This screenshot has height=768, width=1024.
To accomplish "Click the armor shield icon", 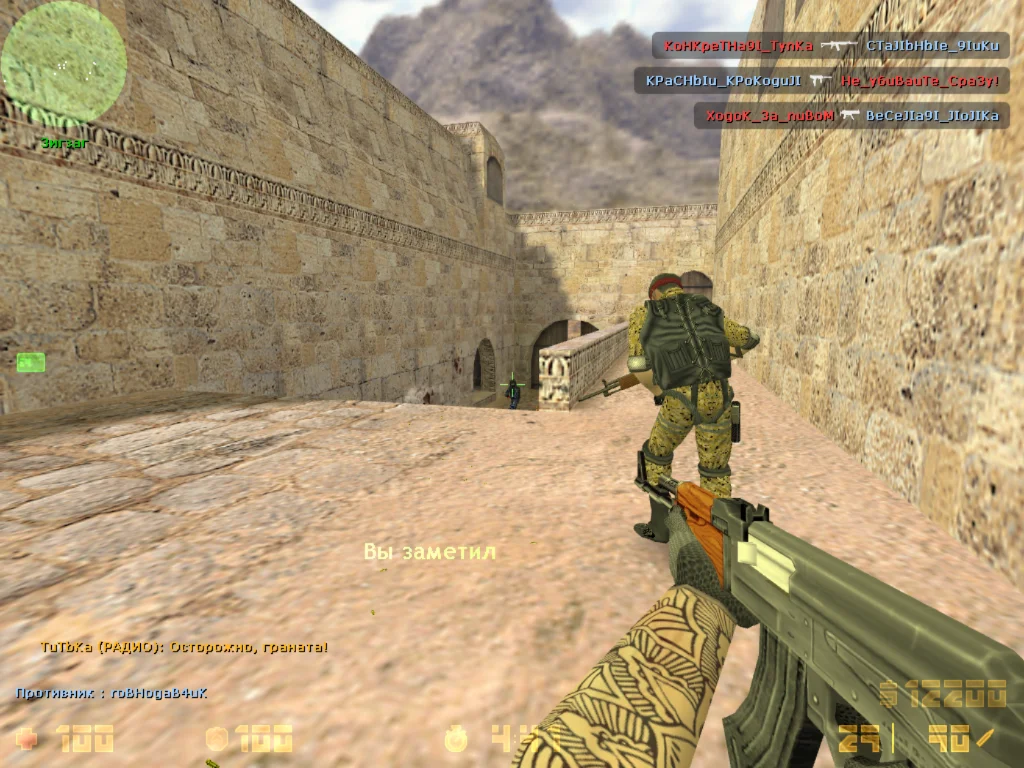I will pyautogui.click(x=216, y=739).
